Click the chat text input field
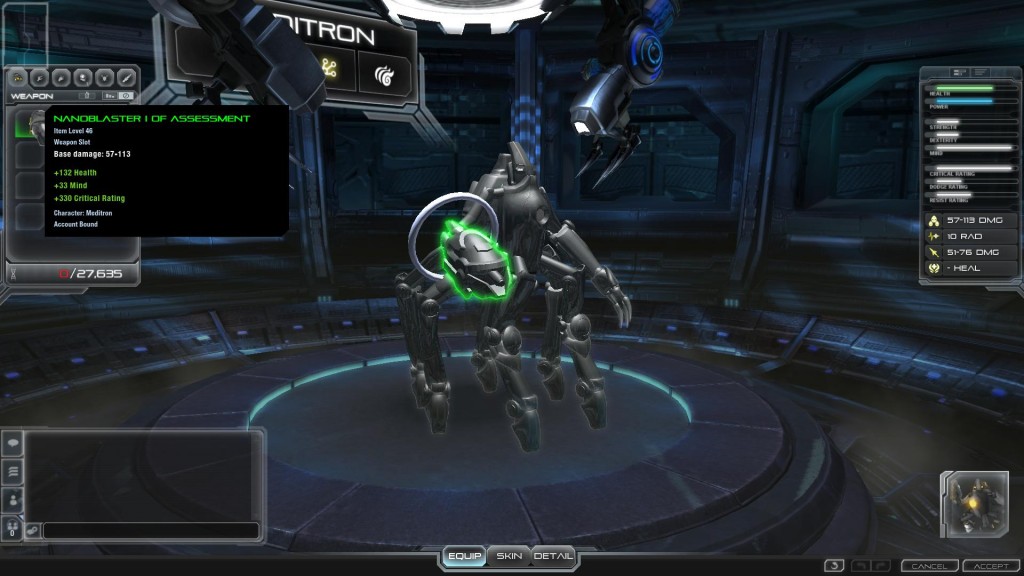 150,531
